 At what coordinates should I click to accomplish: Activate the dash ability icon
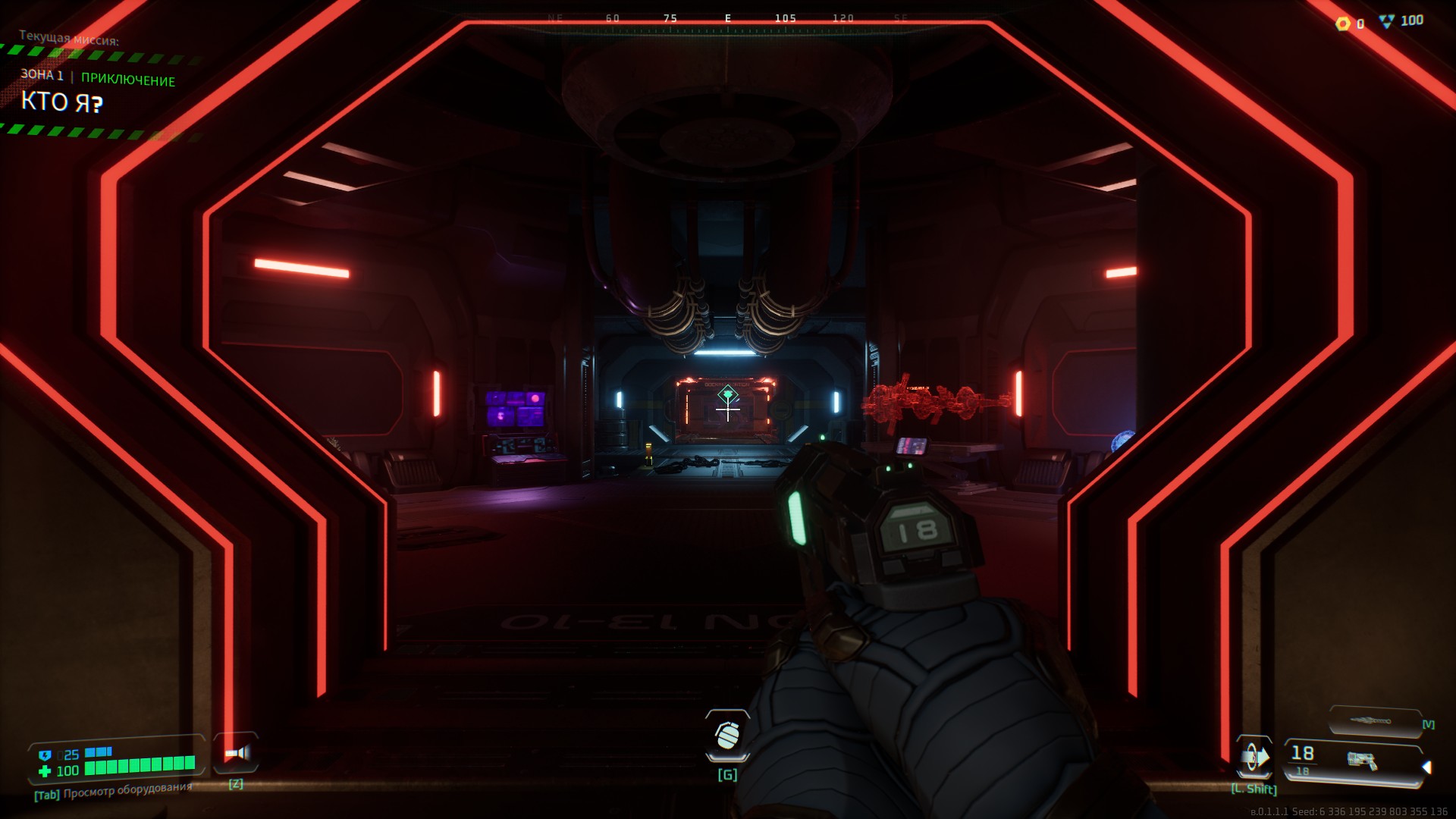pos(1254,758)
